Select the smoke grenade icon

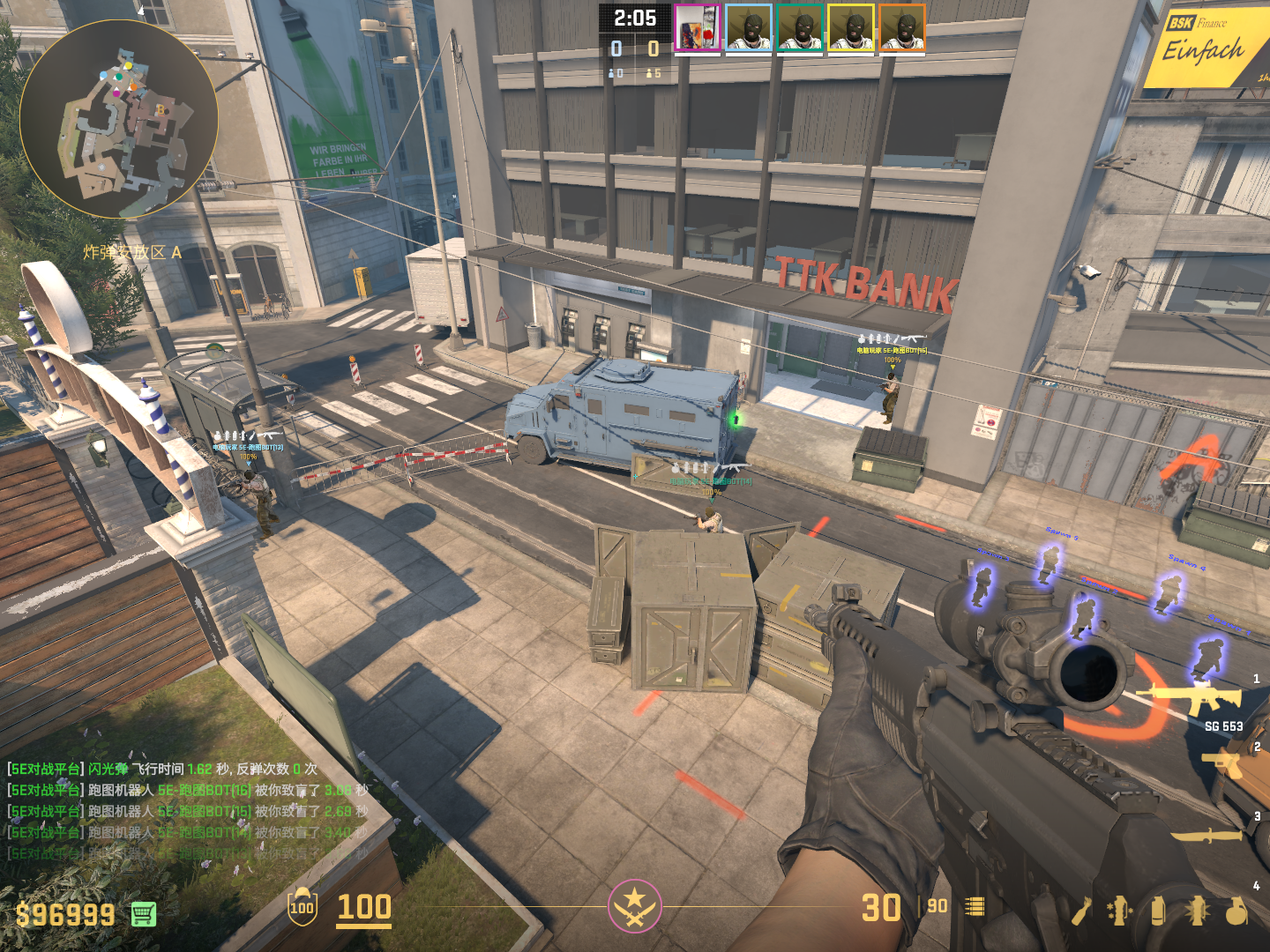[1158, 911]
